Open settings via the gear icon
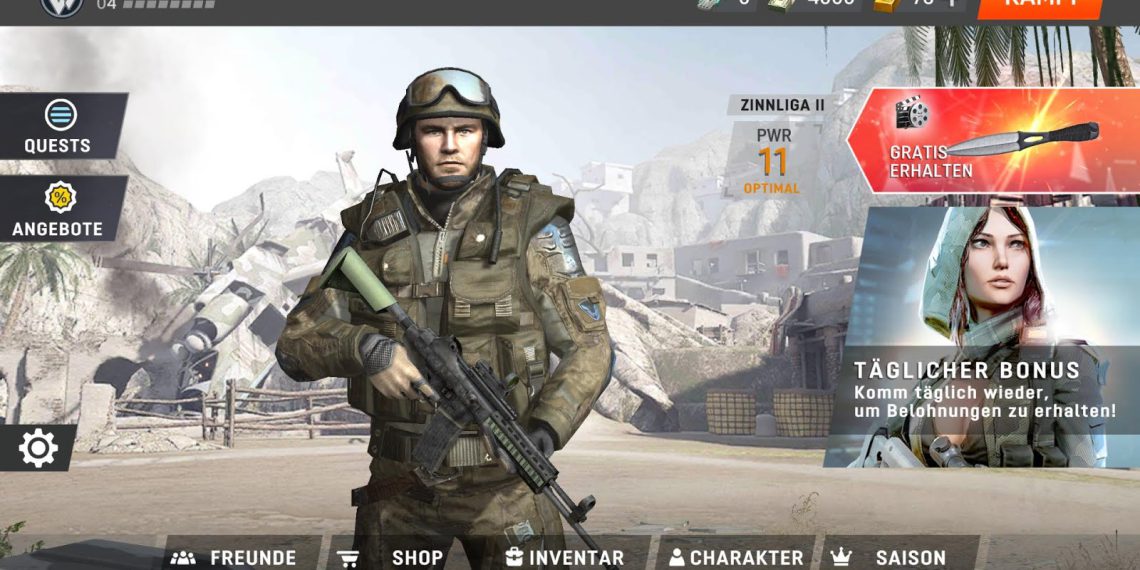This screenshot has width=1140, height=570. (x=38, y=448)
